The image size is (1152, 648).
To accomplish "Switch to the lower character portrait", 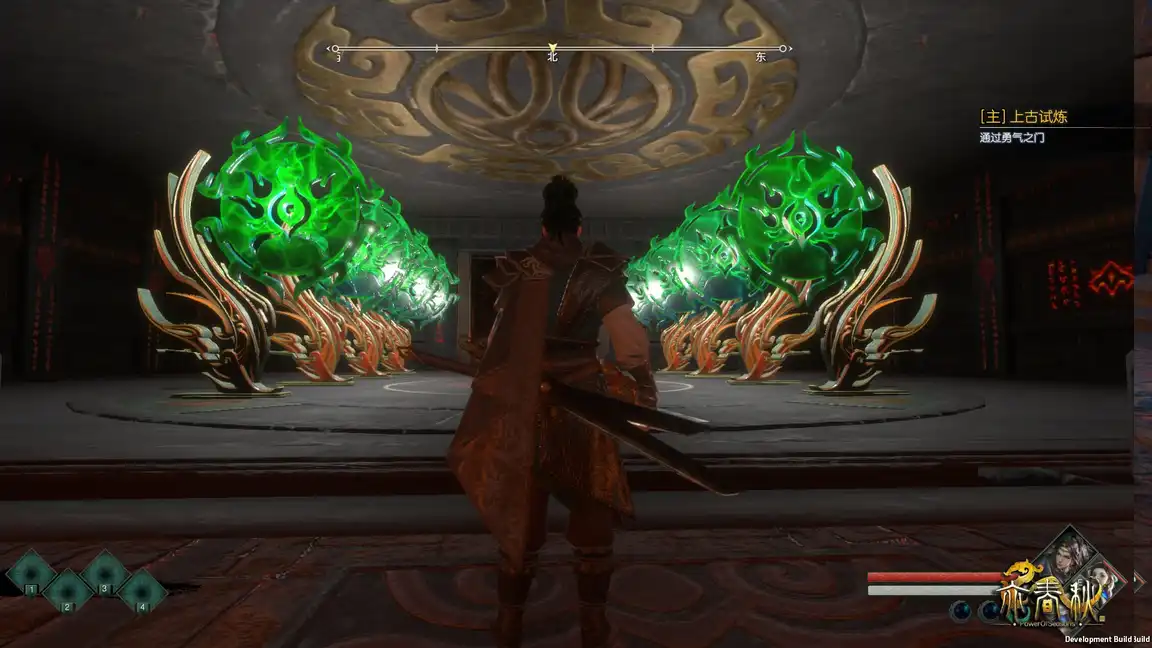I will (1103, 579).
